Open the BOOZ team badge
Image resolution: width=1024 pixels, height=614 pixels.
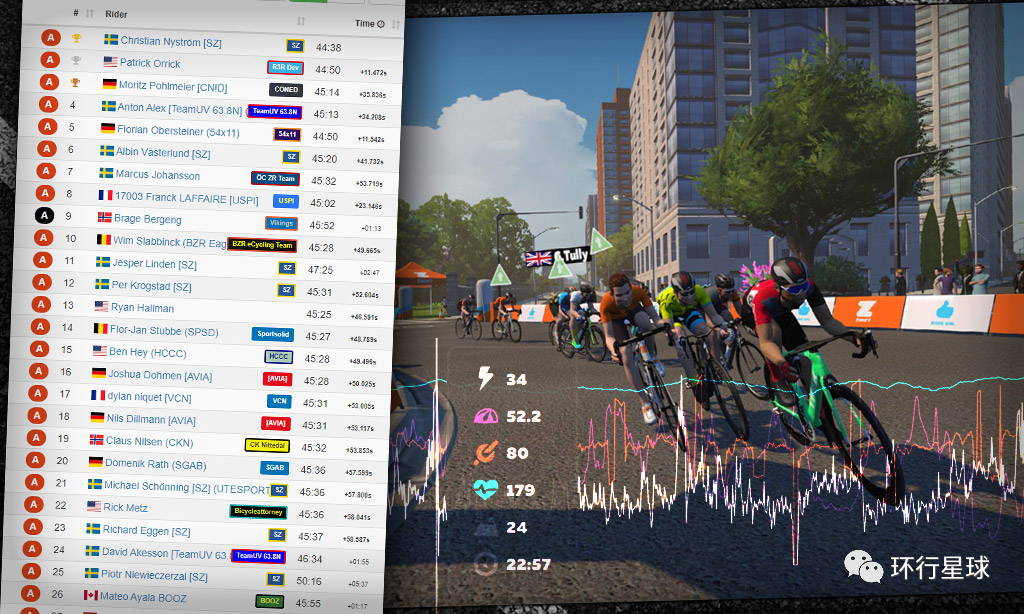point(269,602)
